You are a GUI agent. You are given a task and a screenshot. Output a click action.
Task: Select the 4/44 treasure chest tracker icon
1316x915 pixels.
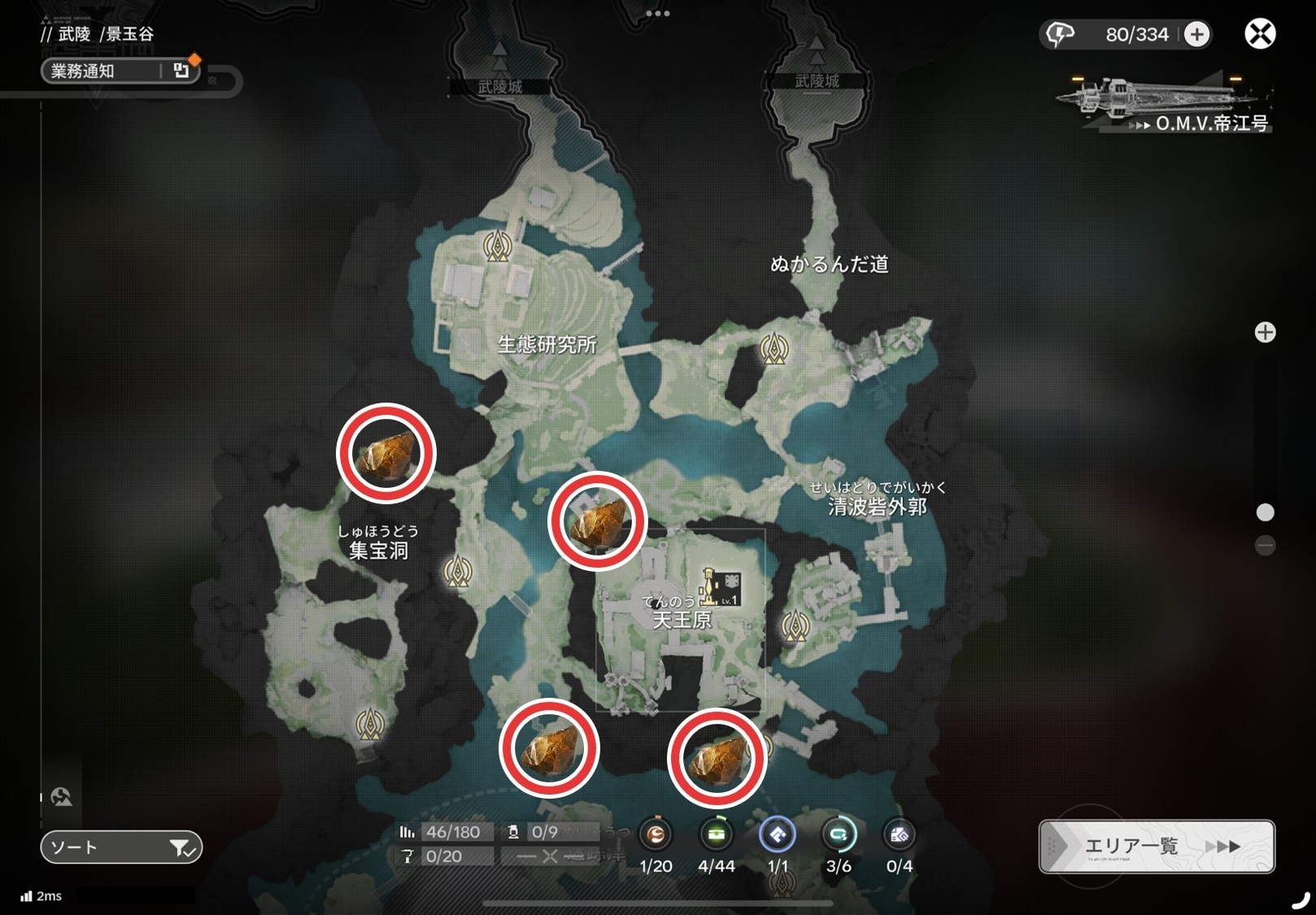(716, 834)
